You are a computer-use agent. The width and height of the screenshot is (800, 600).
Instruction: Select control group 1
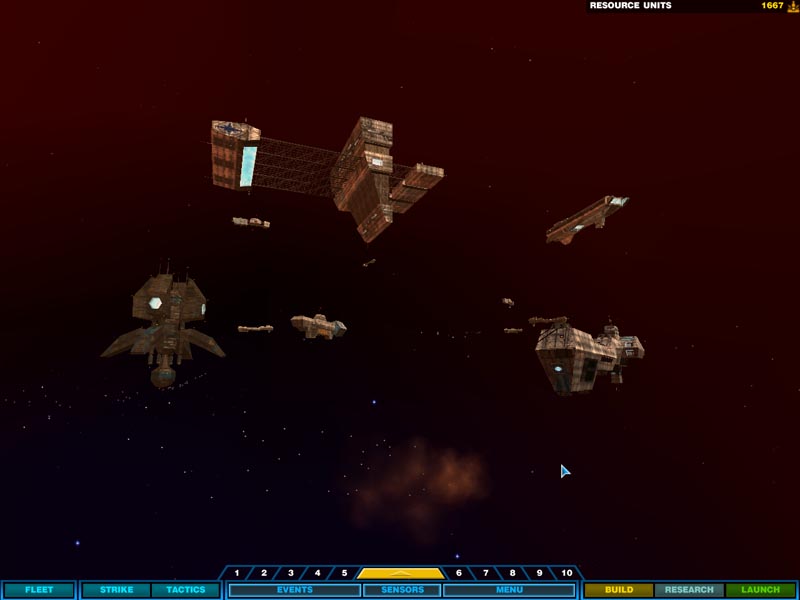point(237,573)
